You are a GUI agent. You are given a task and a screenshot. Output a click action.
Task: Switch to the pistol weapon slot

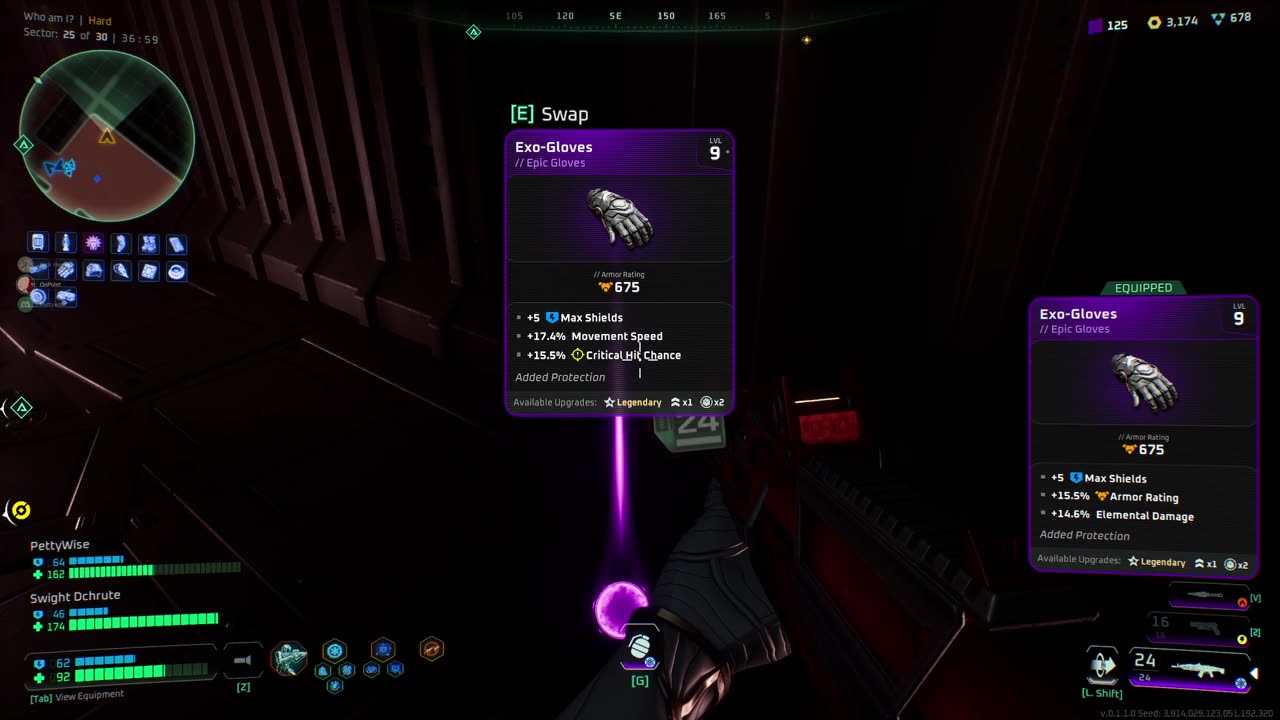(1205, 628)
